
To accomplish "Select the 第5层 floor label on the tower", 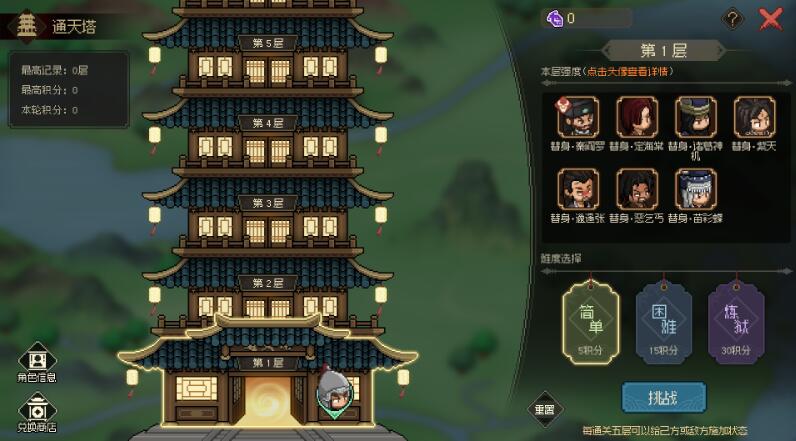I will coord(267,43).
